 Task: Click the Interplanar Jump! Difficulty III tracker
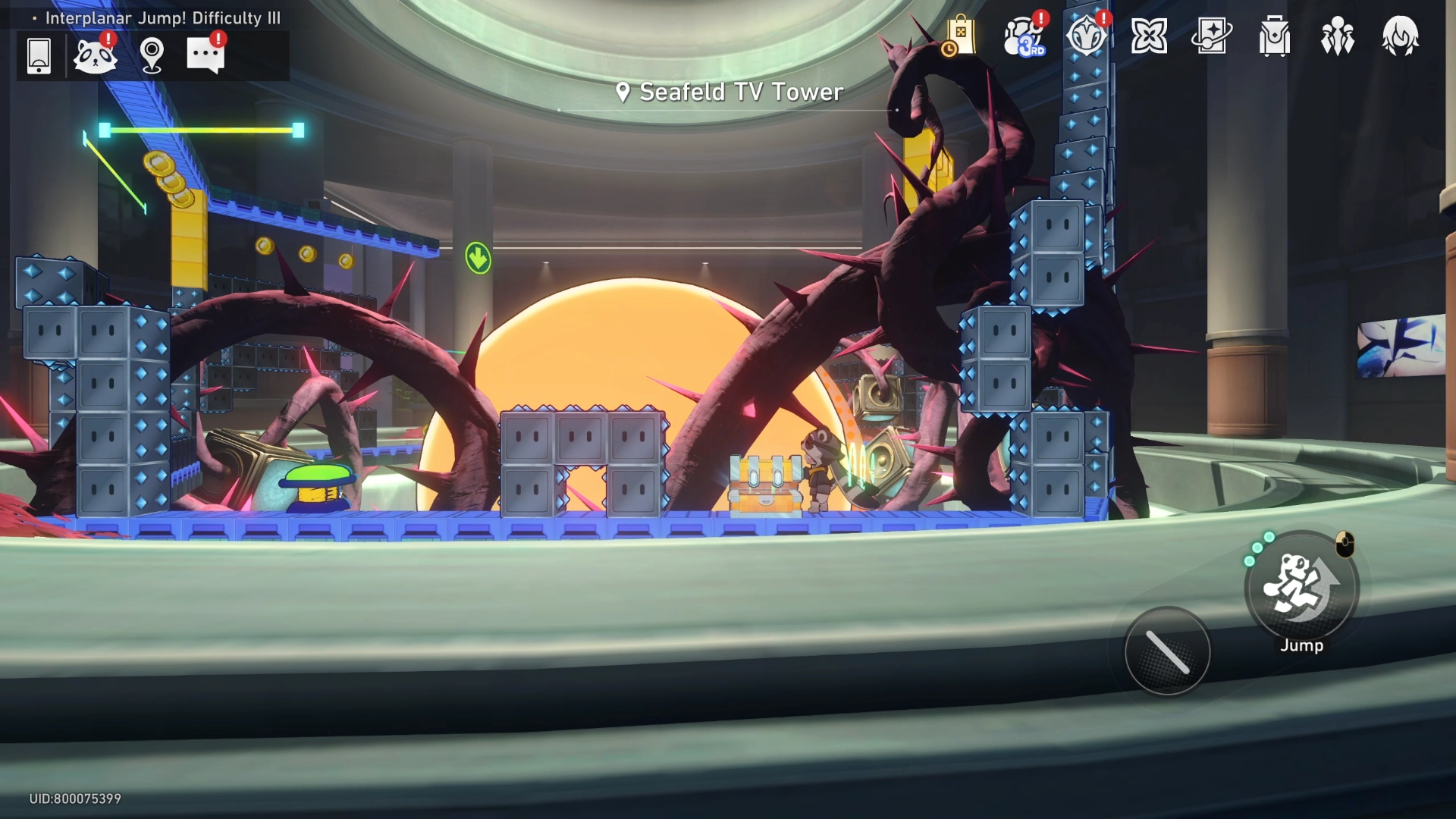coord(162,17)
